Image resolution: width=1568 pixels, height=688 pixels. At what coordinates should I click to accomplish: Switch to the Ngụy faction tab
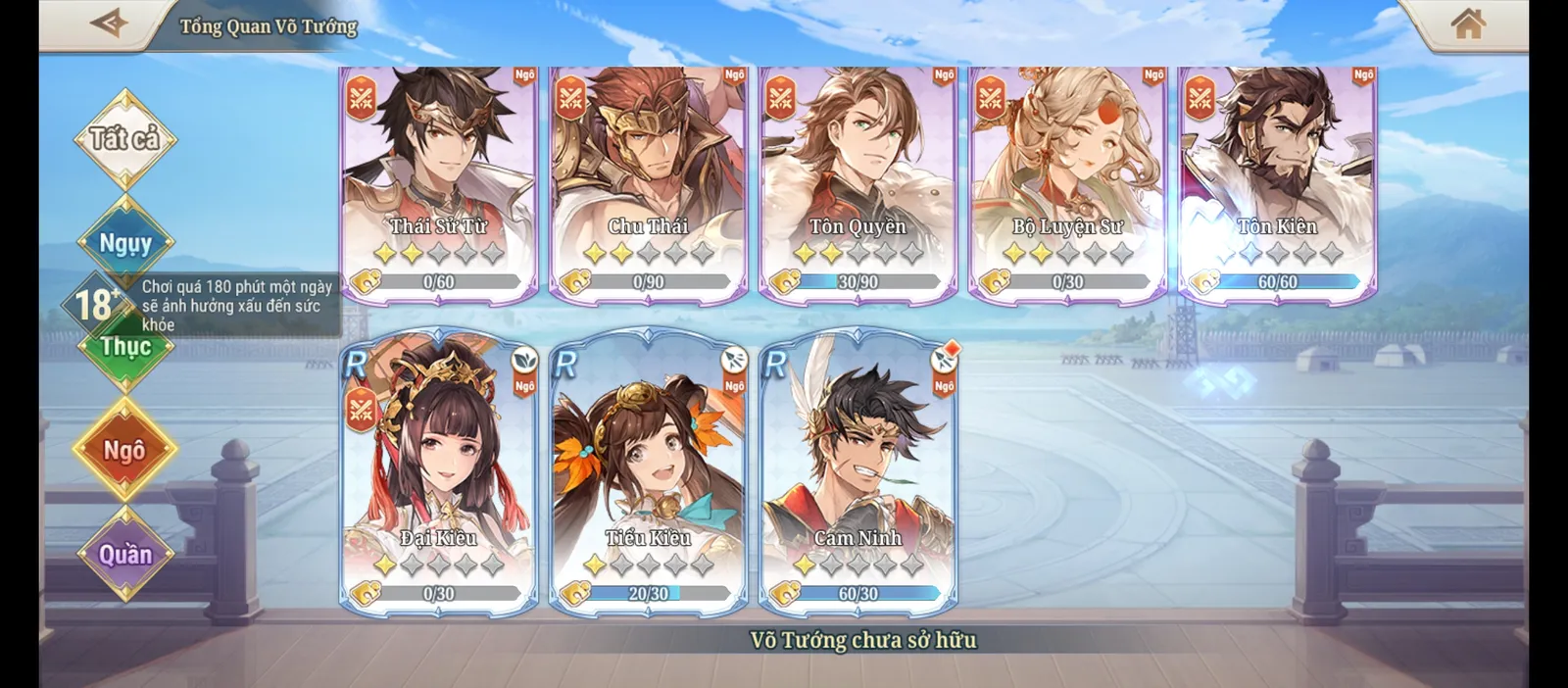(125, 242)
